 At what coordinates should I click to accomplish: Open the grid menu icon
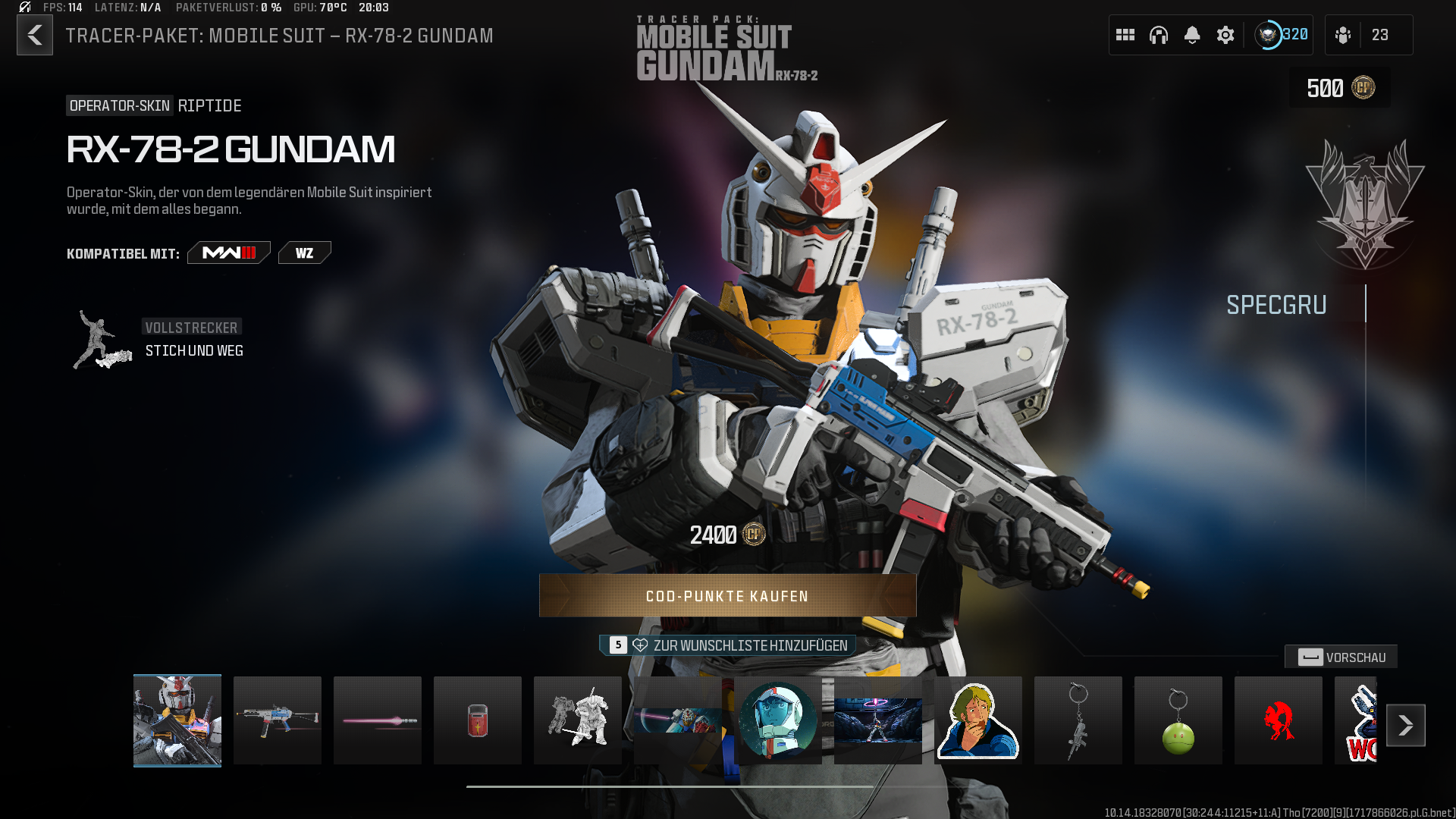point(1125,35)
